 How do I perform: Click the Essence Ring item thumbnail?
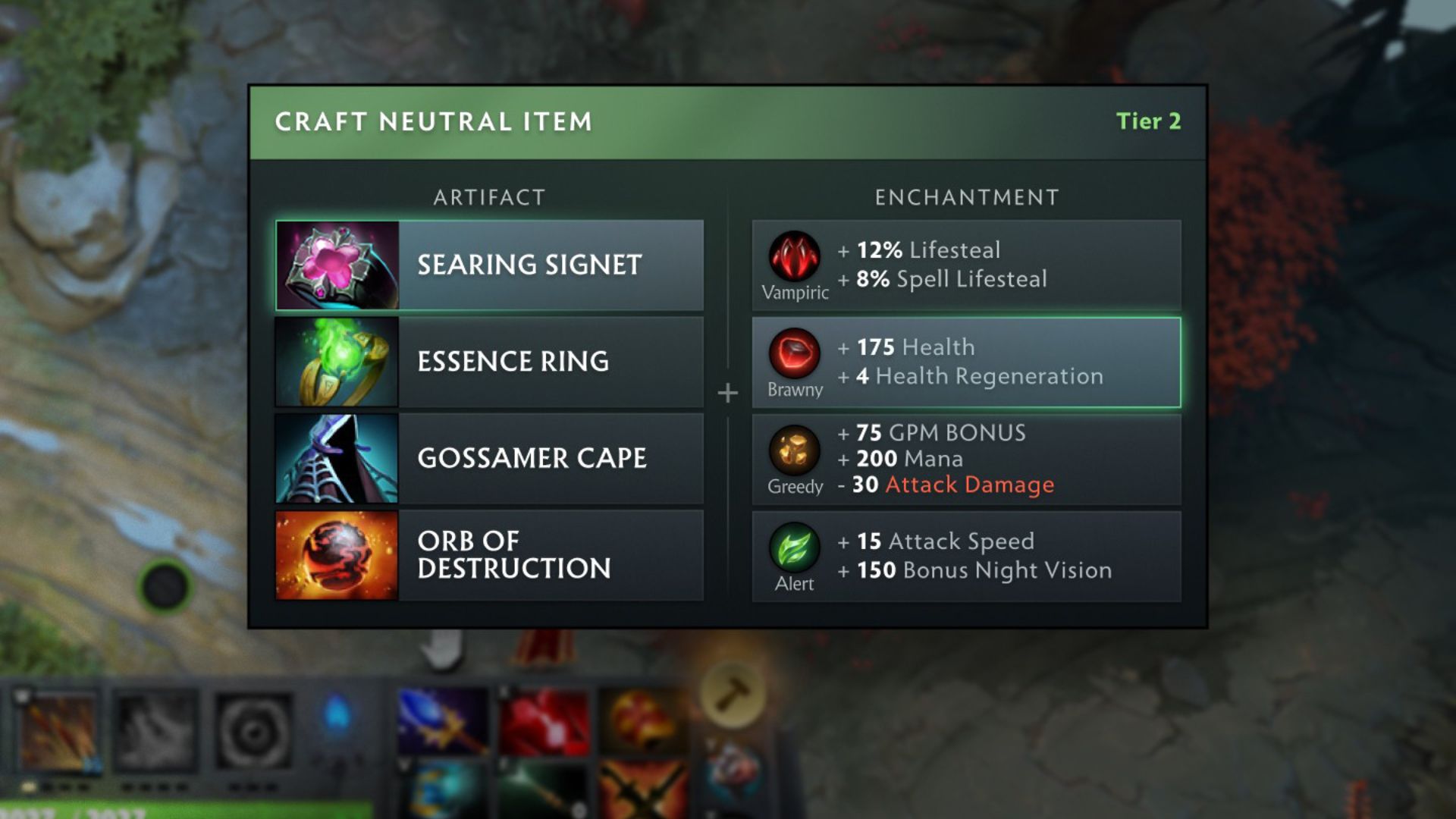[336, 361]
